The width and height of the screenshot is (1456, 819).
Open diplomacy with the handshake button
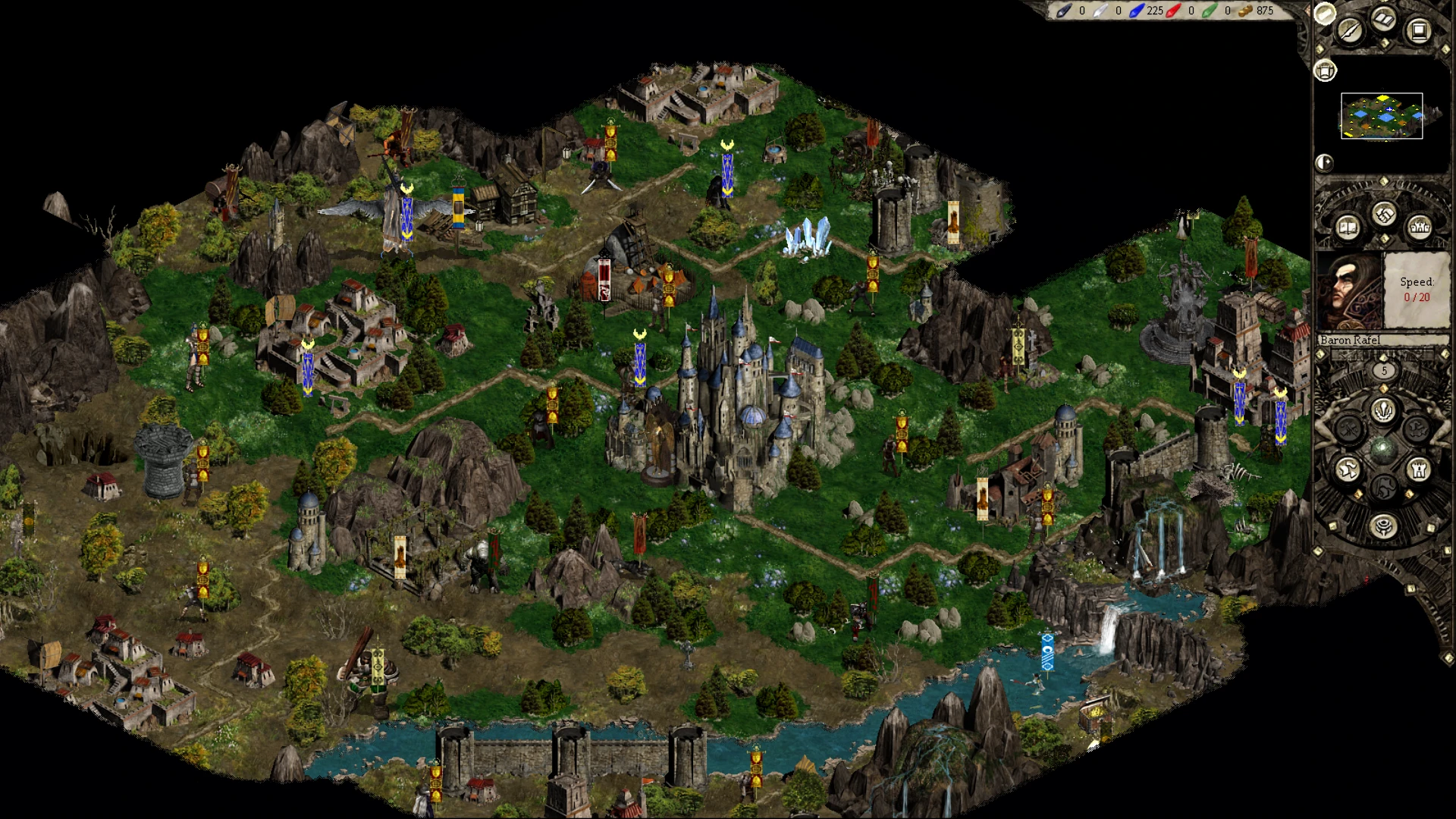pos(1384,215)
